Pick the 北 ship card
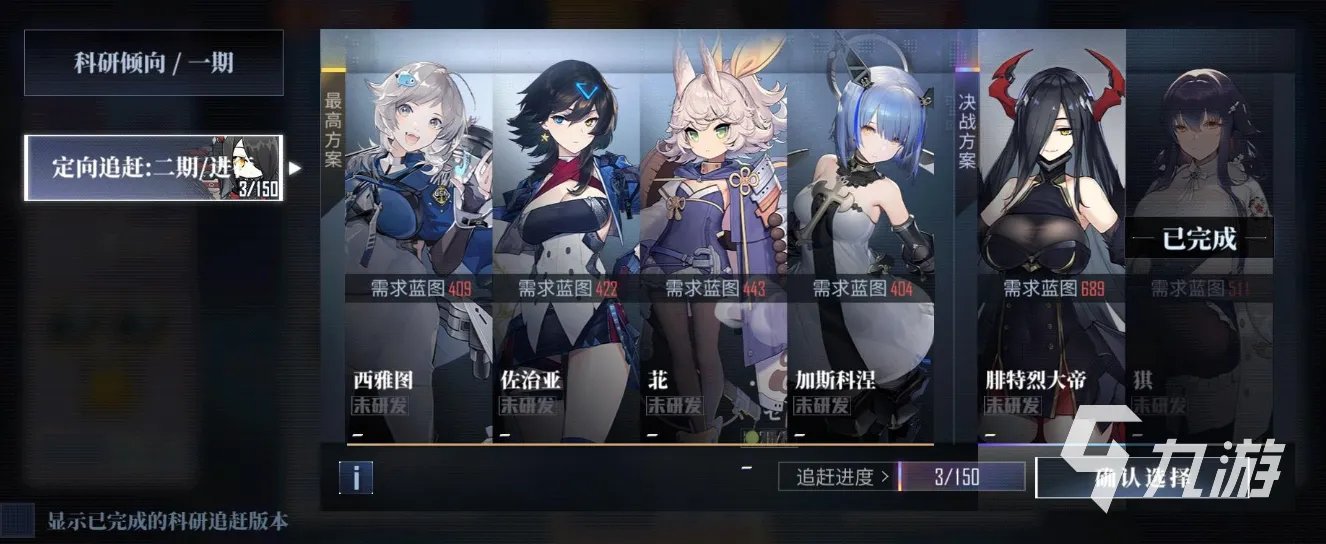 713,240
